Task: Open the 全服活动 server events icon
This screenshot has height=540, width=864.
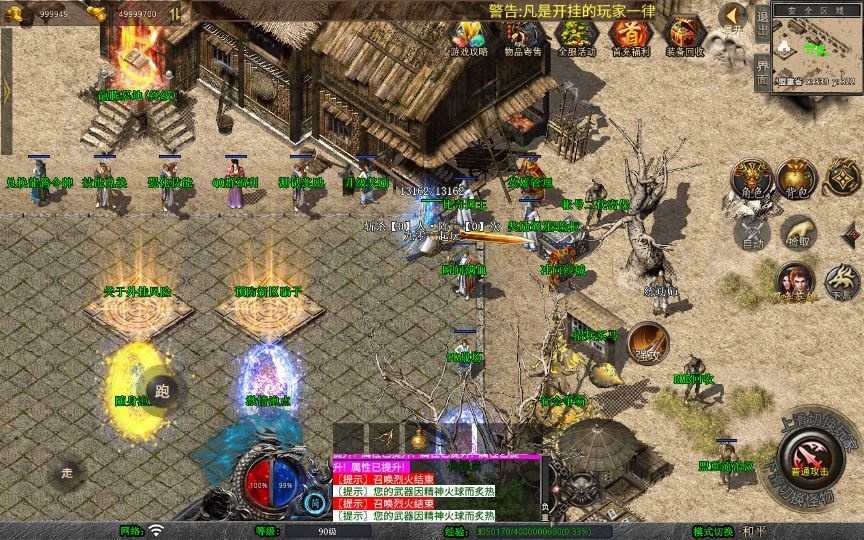Action: pyautogui.click(x=576, y=36)
